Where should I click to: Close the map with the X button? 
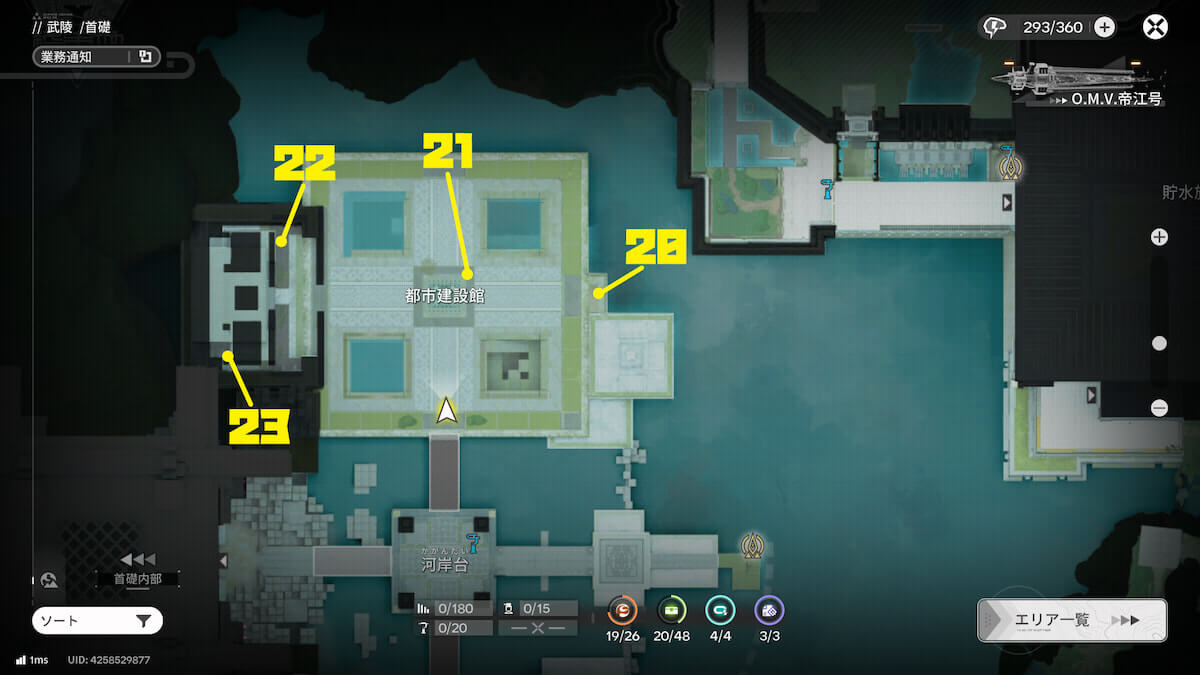coord(1155,27)
